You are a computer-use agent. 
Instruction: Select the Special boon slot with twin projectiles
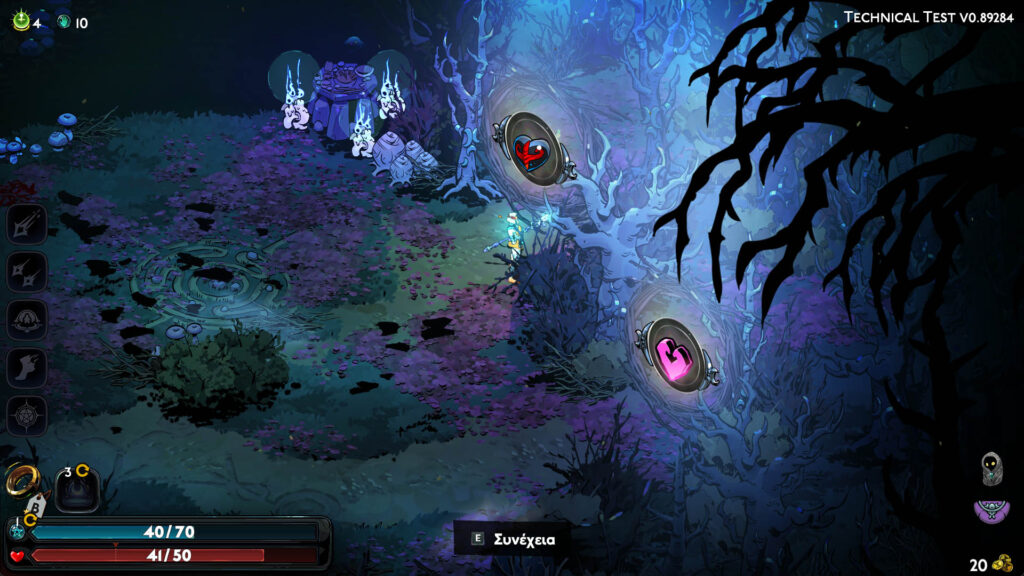point(26,271)
